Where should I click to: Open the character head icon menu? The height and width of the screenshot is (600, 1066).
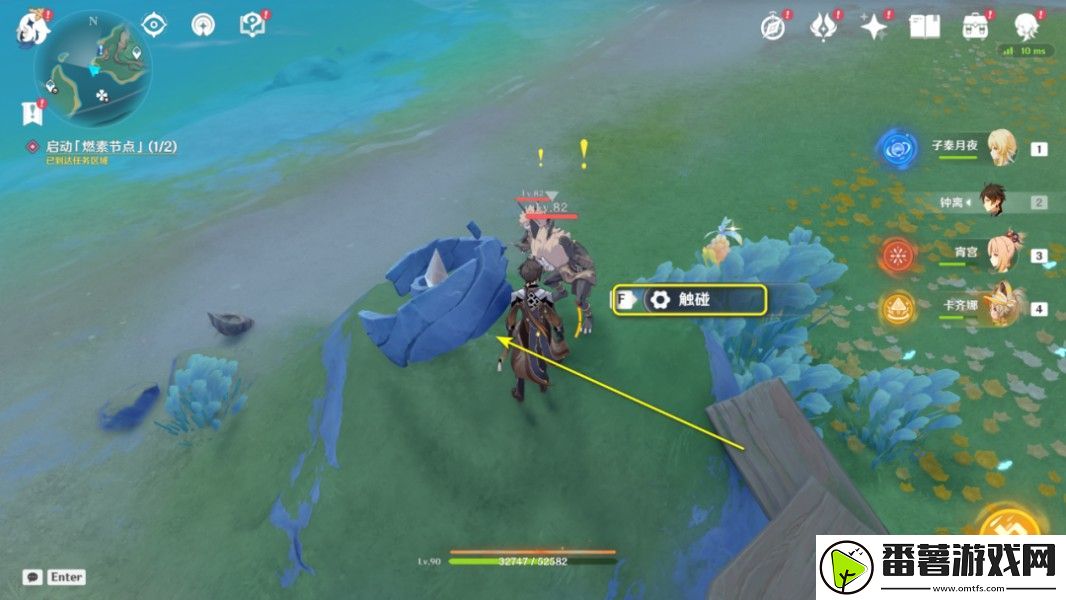(x=1026, y=27)
